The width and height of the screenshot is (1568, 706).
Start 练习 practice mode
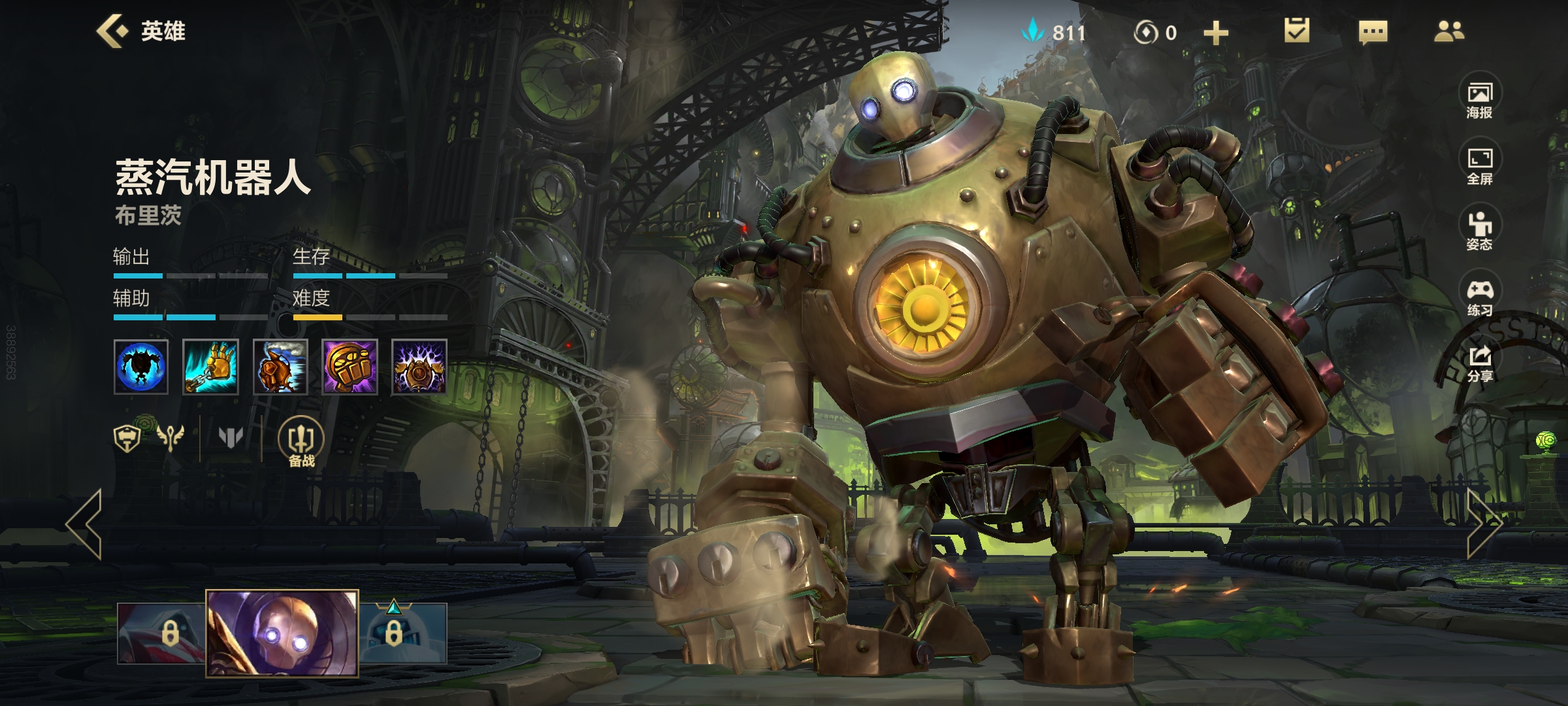pos(1480,297)
